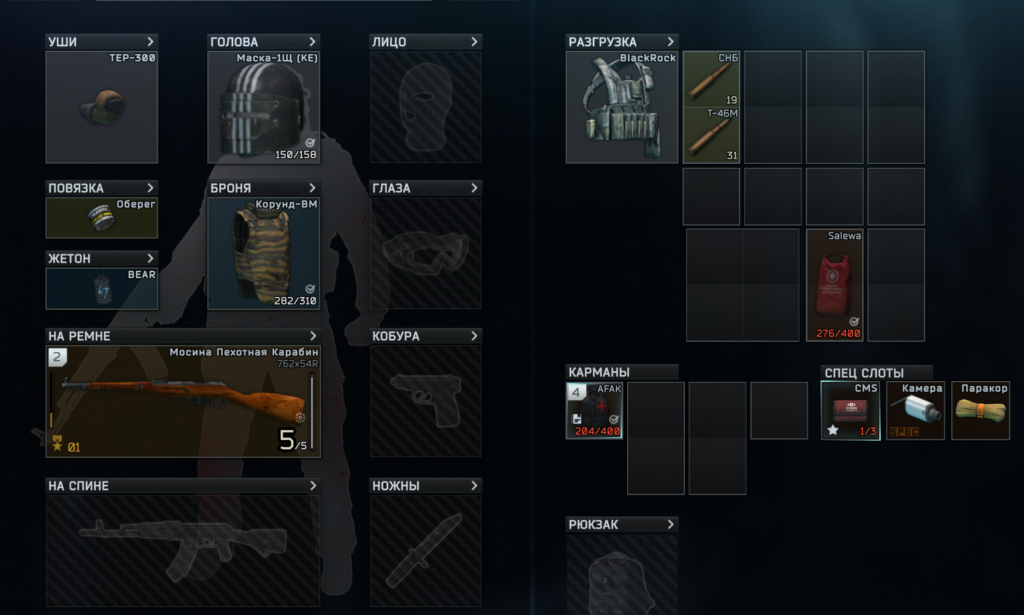The height and width of the screenshot is (615, 1024).
Task: Expand the РАЗГРУЗКА header arrow
Action: coord(670,42)
